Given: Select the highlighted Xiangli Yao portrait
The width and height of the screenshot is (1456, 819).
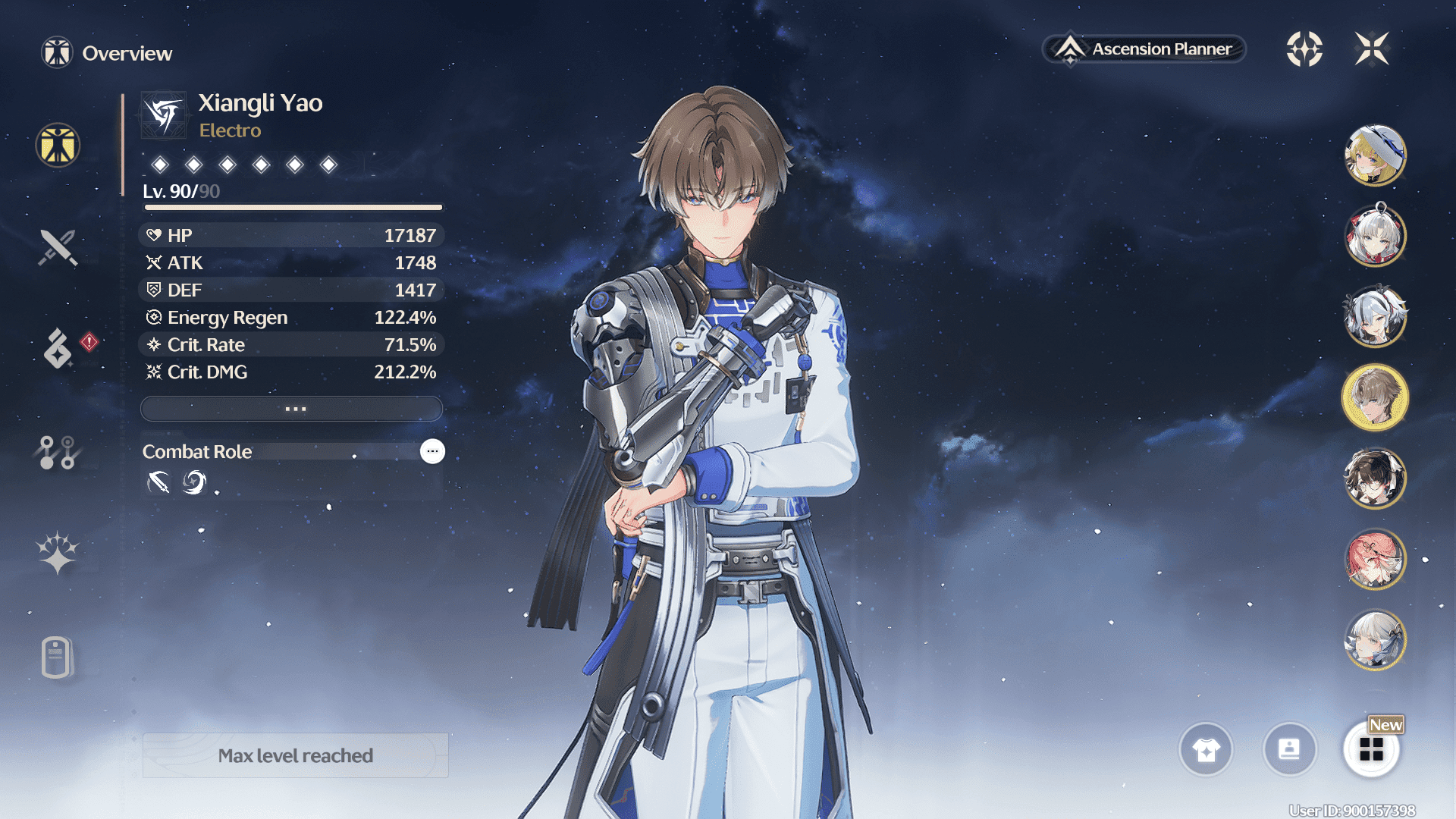Looking at the screenshot, I should 1375,397.
